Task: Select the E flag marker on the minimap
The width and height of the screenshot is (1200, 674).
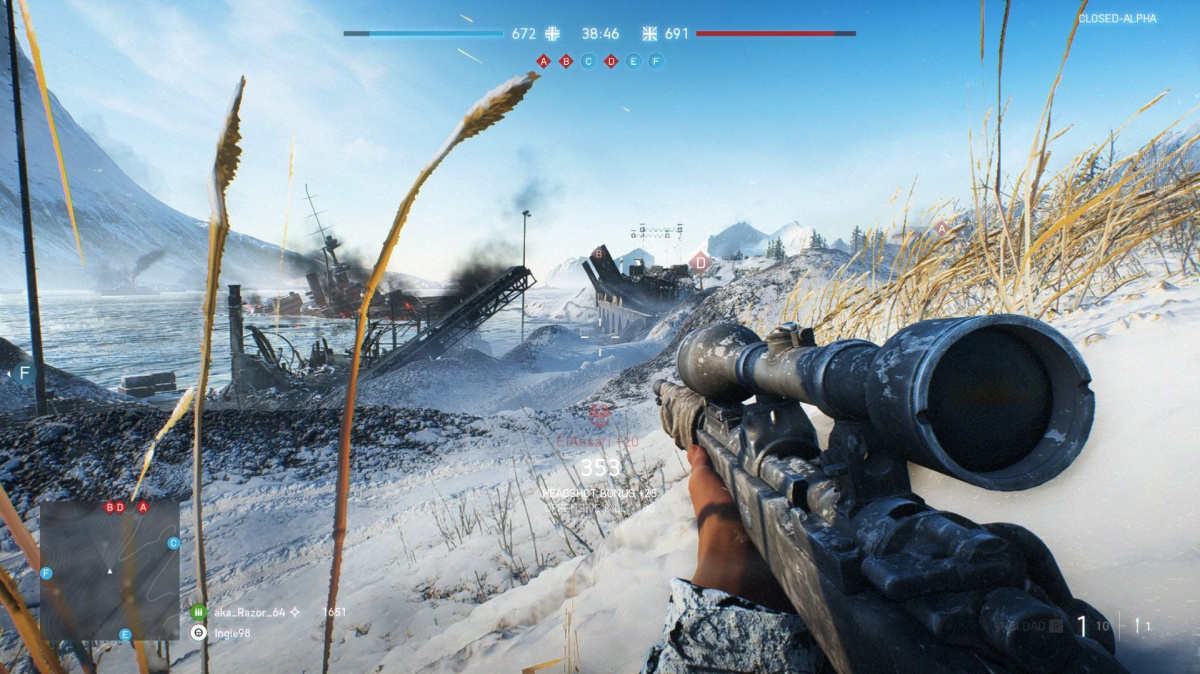Action: pyautogui.click(x=125, y=634)
